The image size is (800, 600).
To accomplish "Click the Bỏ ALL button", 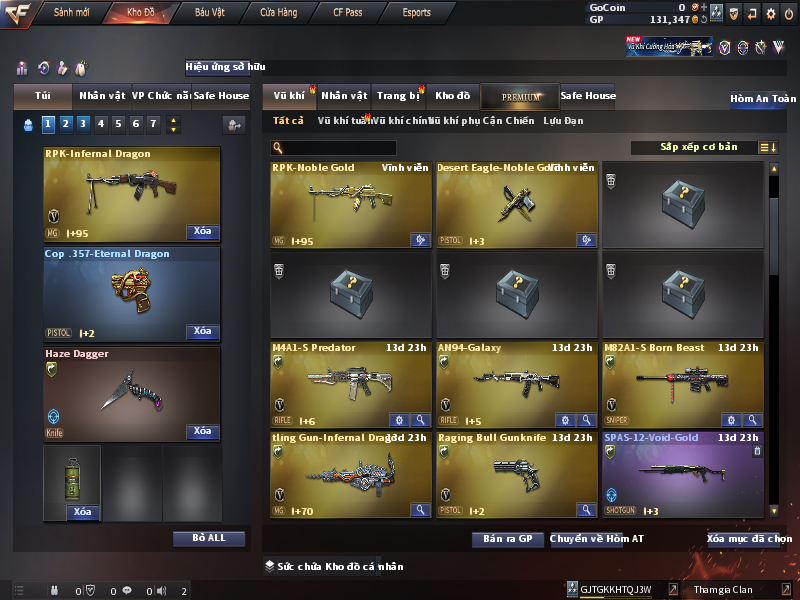I will (x=208, y=538).
